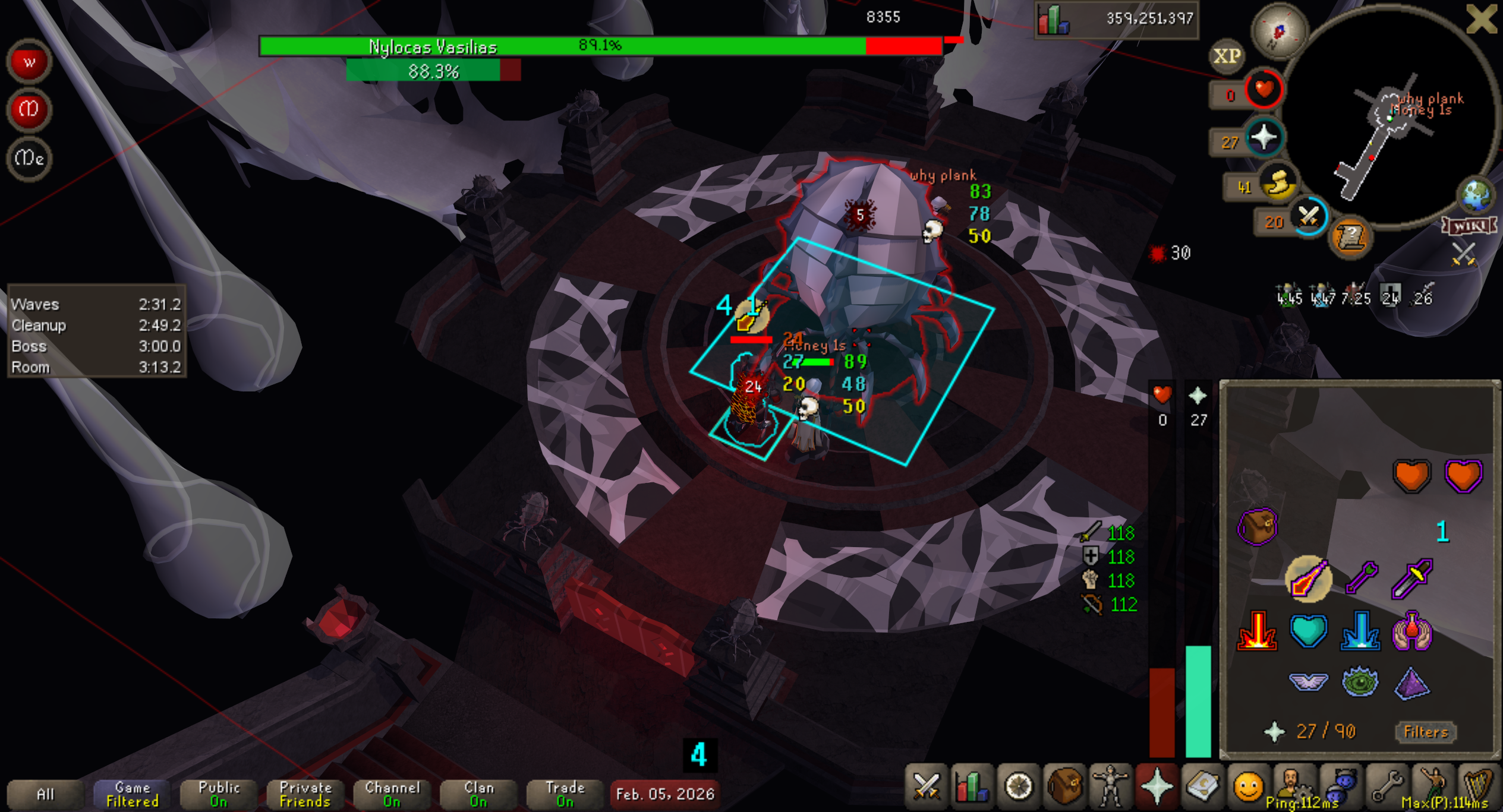Toggle the green eye prayer
Screen dimensions: 1503x812
pos(1360,683)
